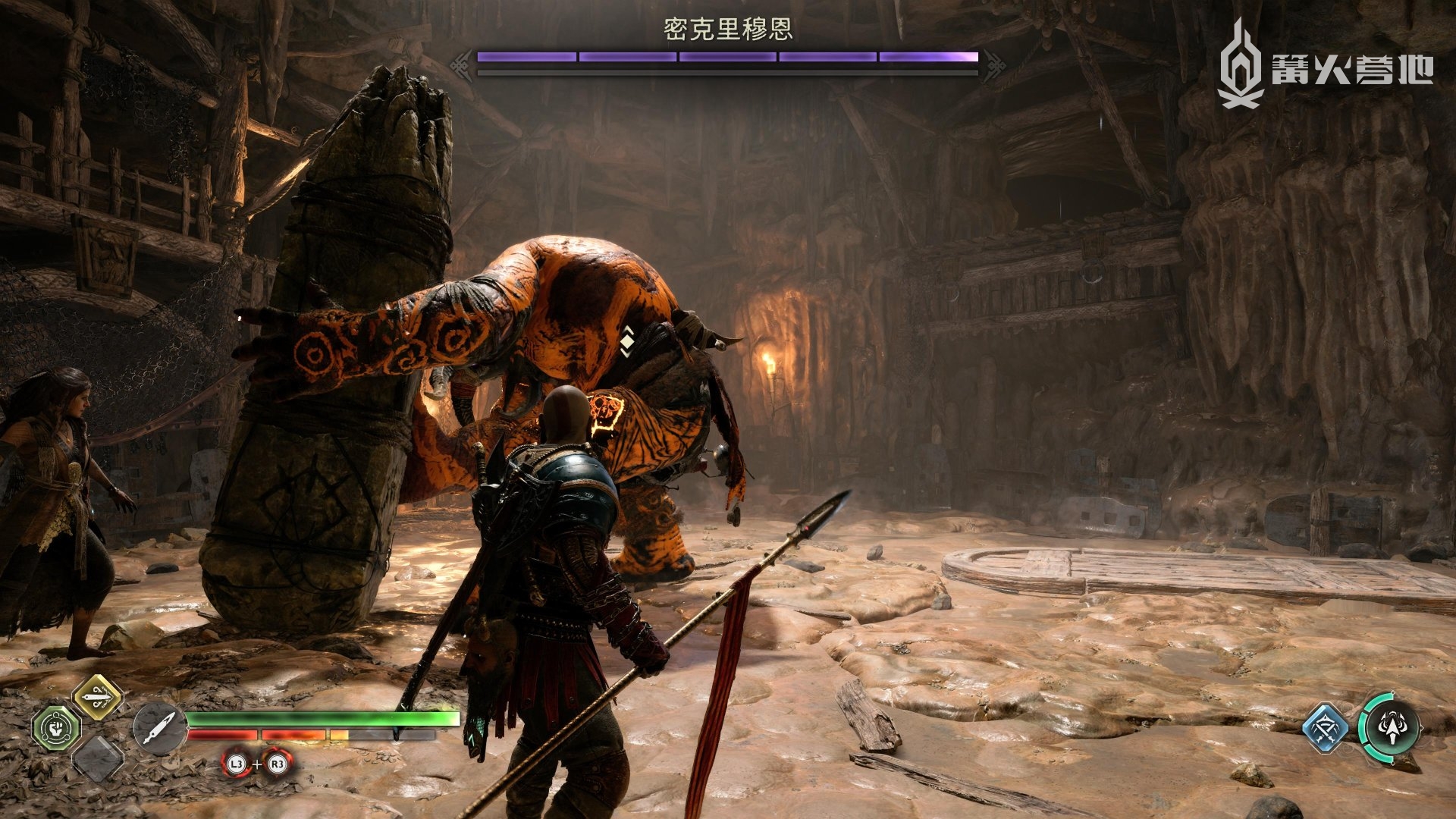This screenshot has height=819, width=1456.
Task: Activate the green fist relic ability
Action: 55,728
